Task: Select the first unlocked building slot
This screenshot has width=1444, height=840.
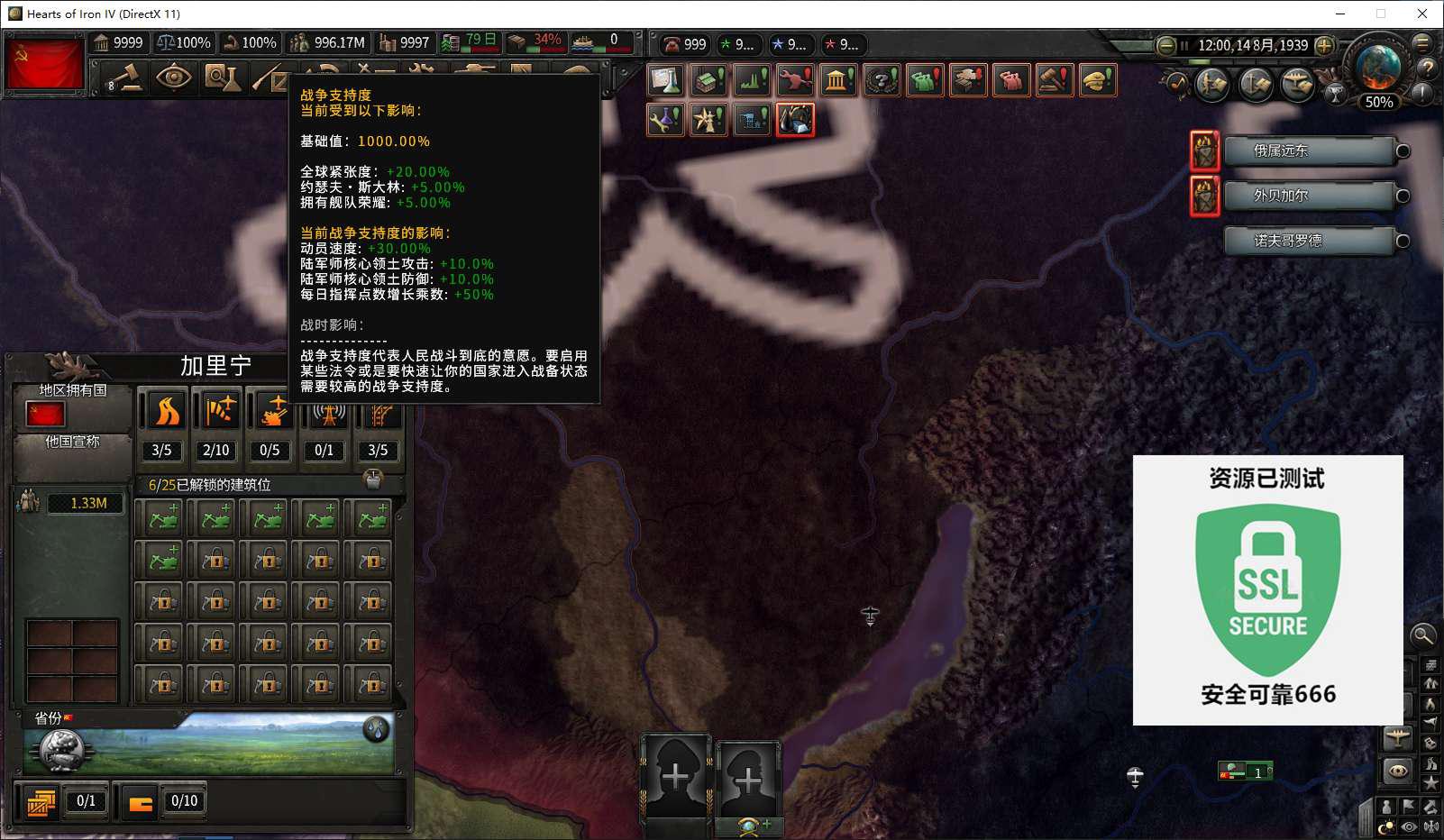Action: click(x=163, y=519)
